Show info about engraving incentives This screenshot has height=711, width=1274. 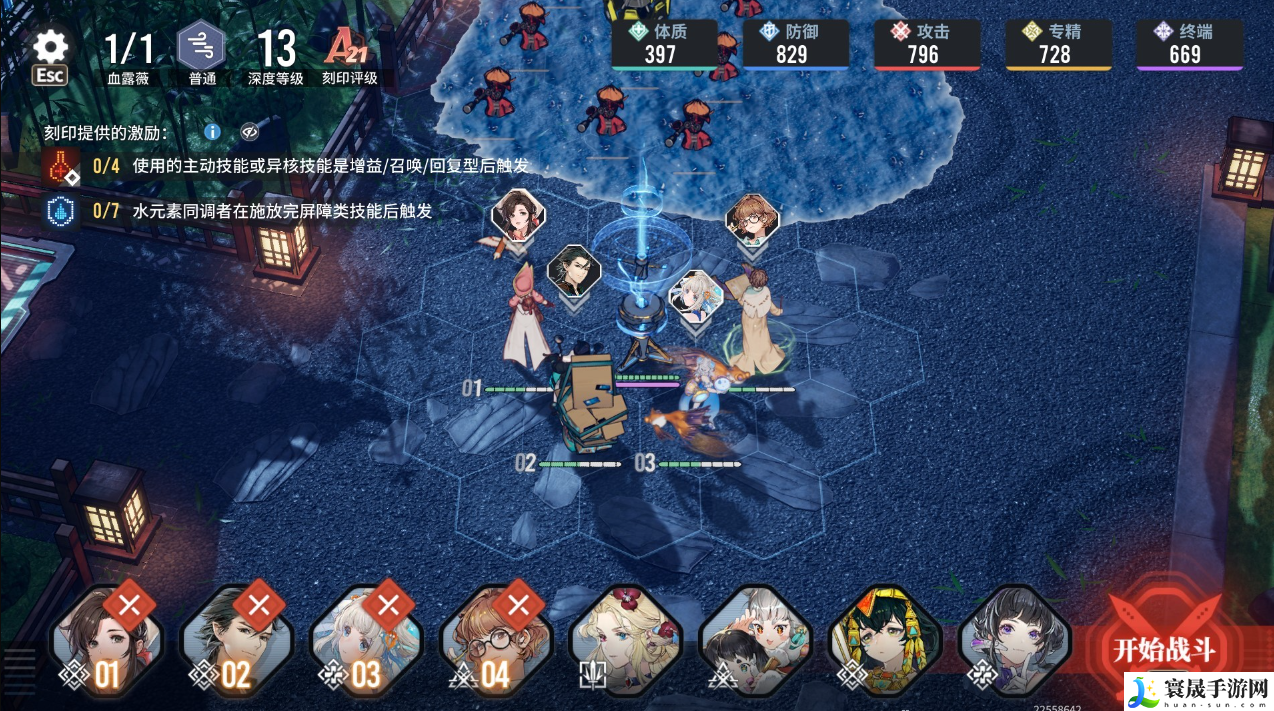(212, 132)
